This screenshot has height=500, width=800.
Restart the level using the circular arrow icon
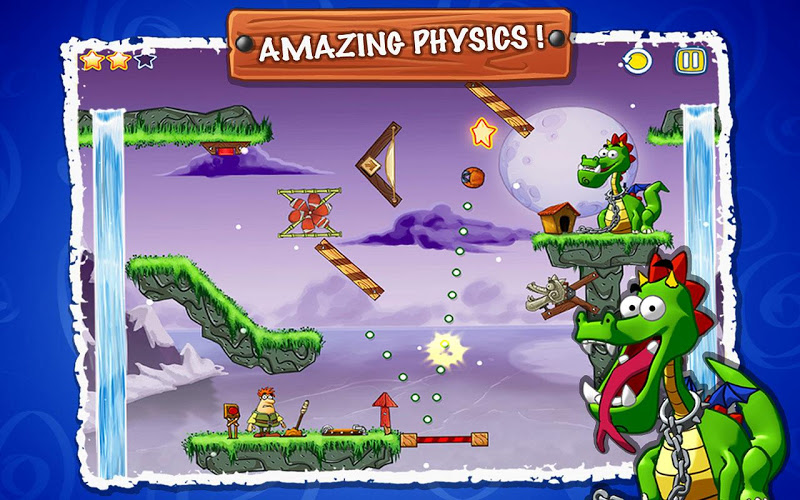click(x=638, y=61)
